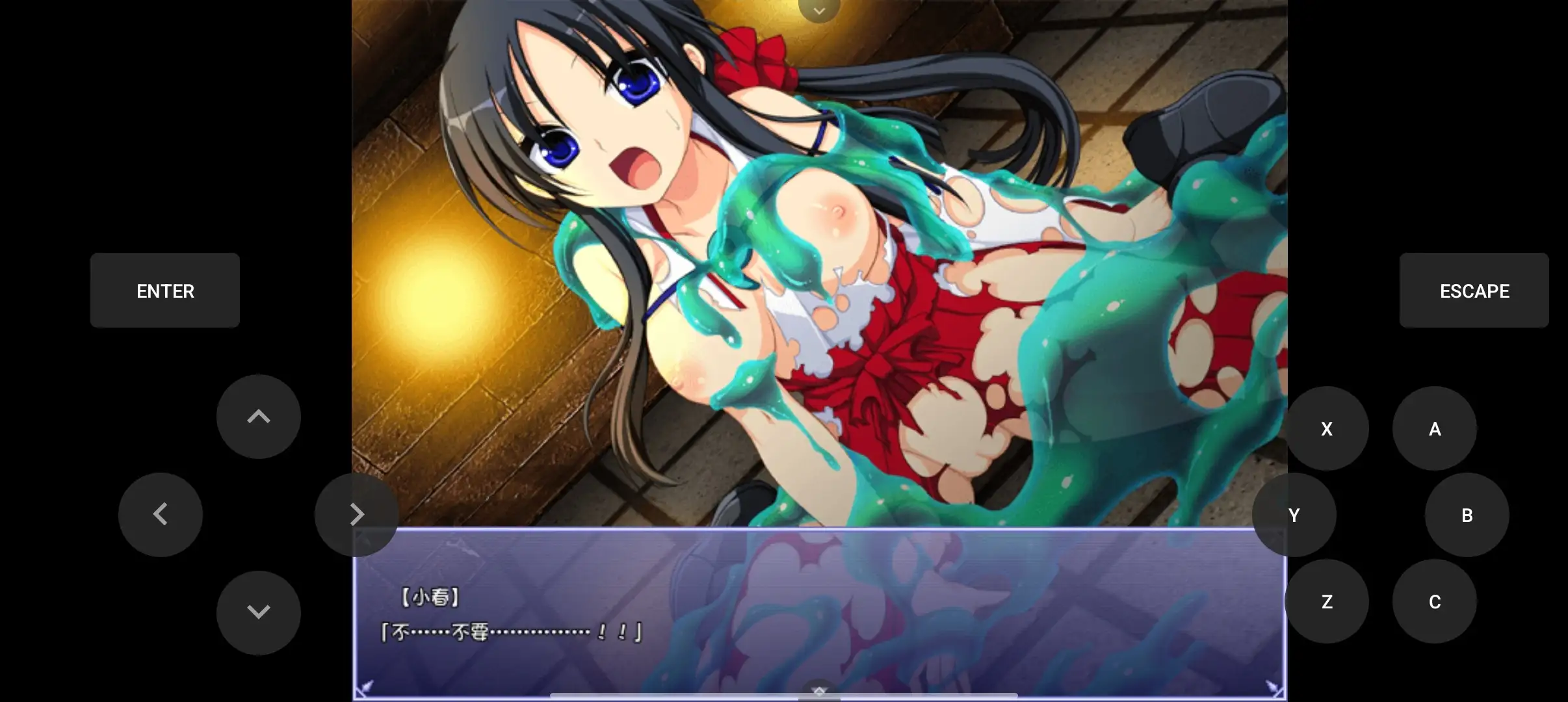This screenshot has height=702, width=1568.
Task: Click the right arrow on the D-pad
Action: tap(356, 514)
